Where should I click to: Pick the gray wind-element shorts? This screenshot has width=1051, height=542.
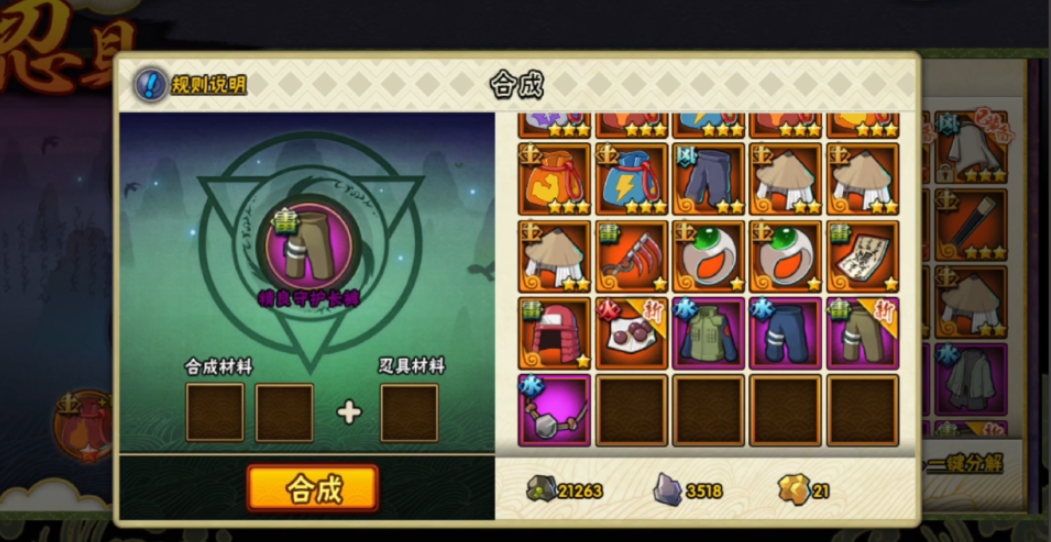click(x=709, y=178)
